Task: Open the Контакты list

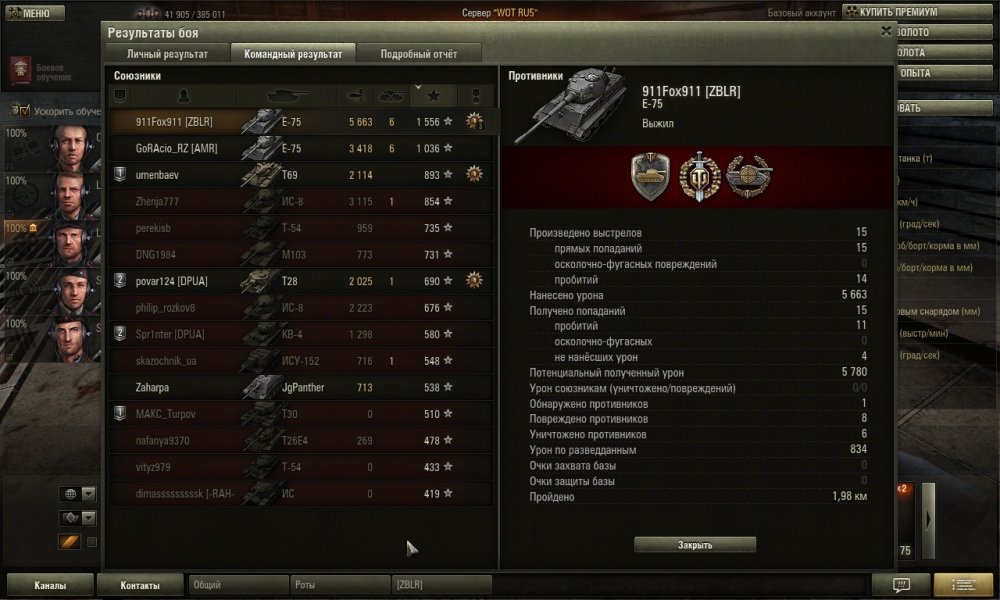Action: tap(140, 585)
